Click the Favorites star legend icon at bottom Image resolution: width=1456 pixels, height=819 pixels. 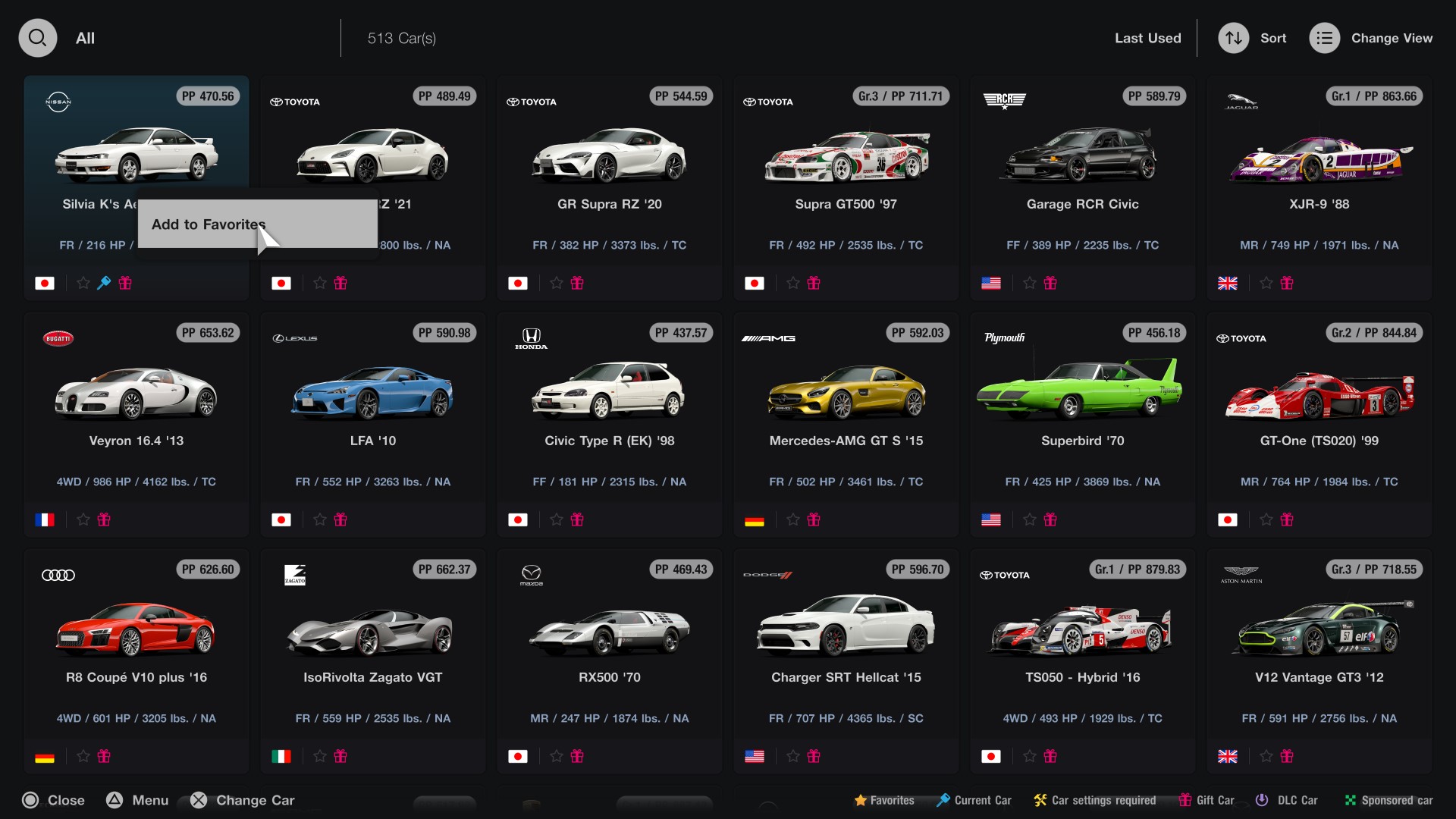point(861,800)
